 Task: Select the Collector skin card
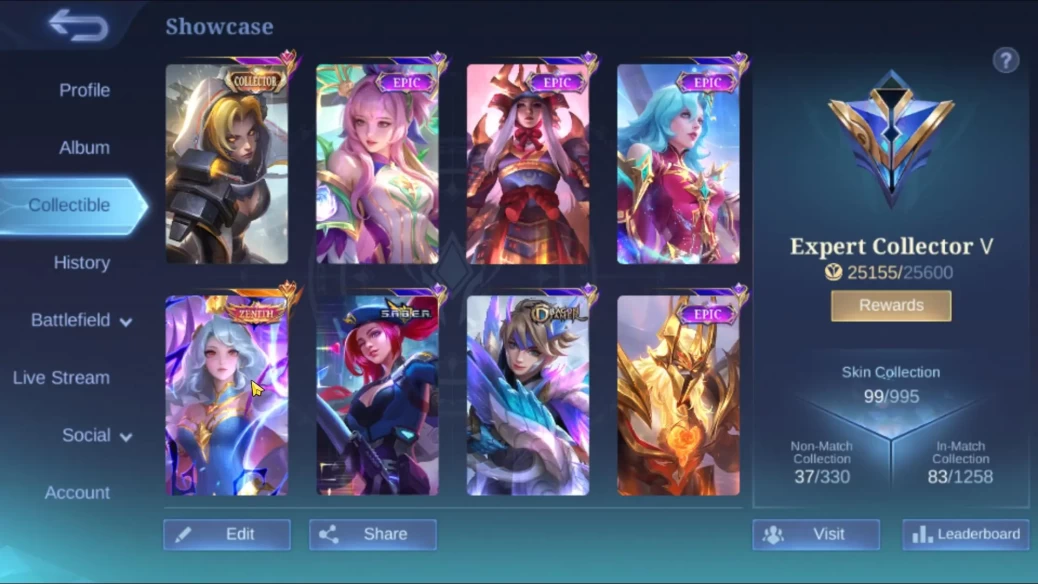227,165
